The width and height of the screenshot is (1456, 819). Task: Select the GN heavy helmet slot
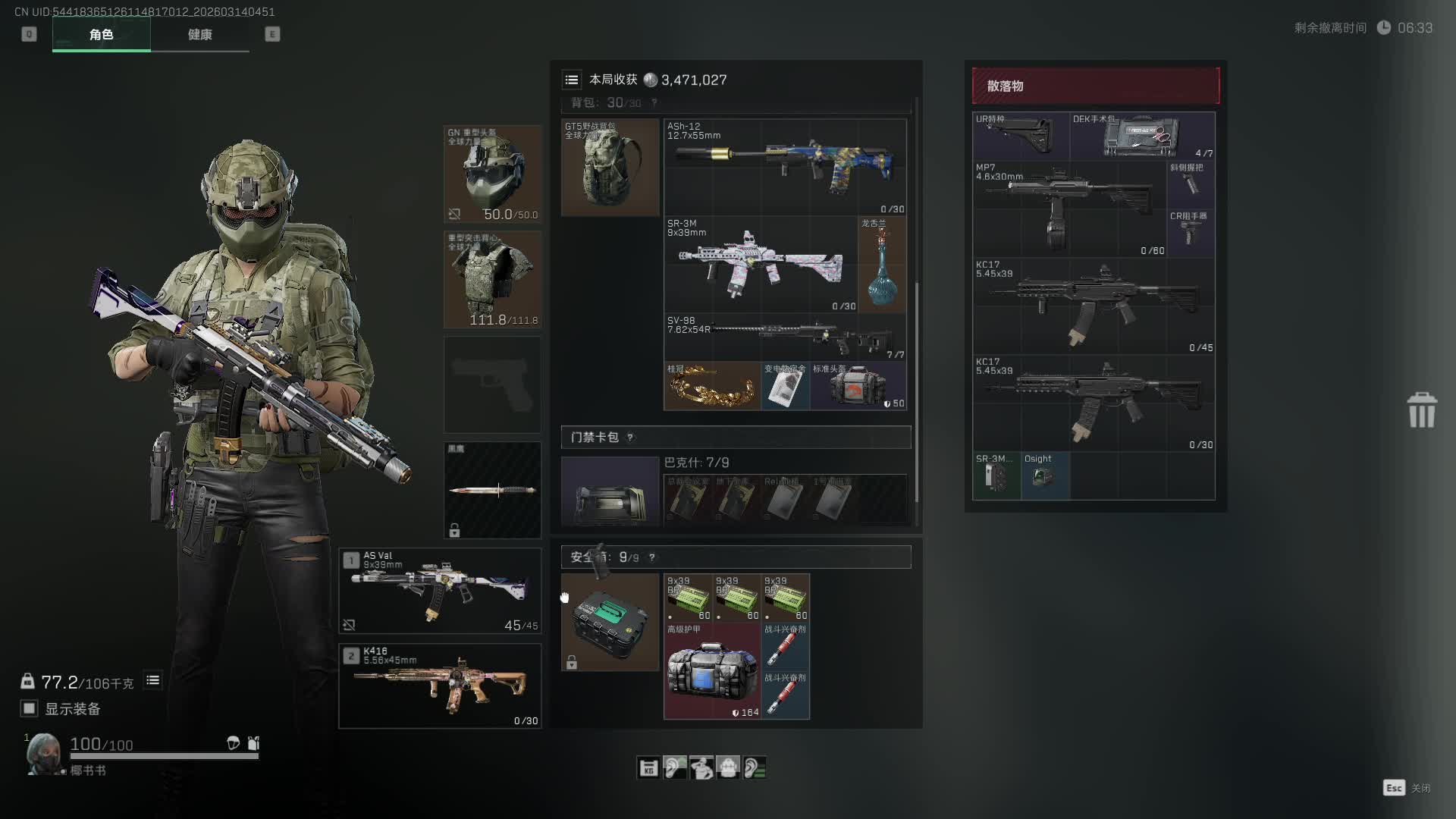(492, 174)
